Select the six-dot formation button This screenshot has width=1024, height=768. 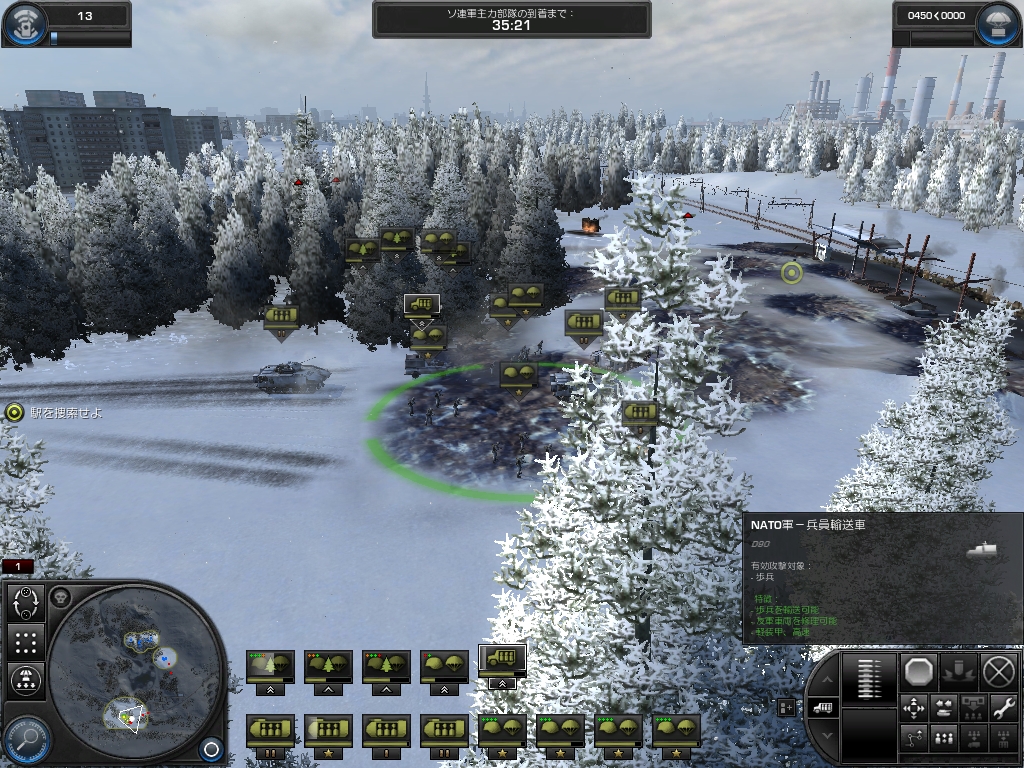click(27, 642)
